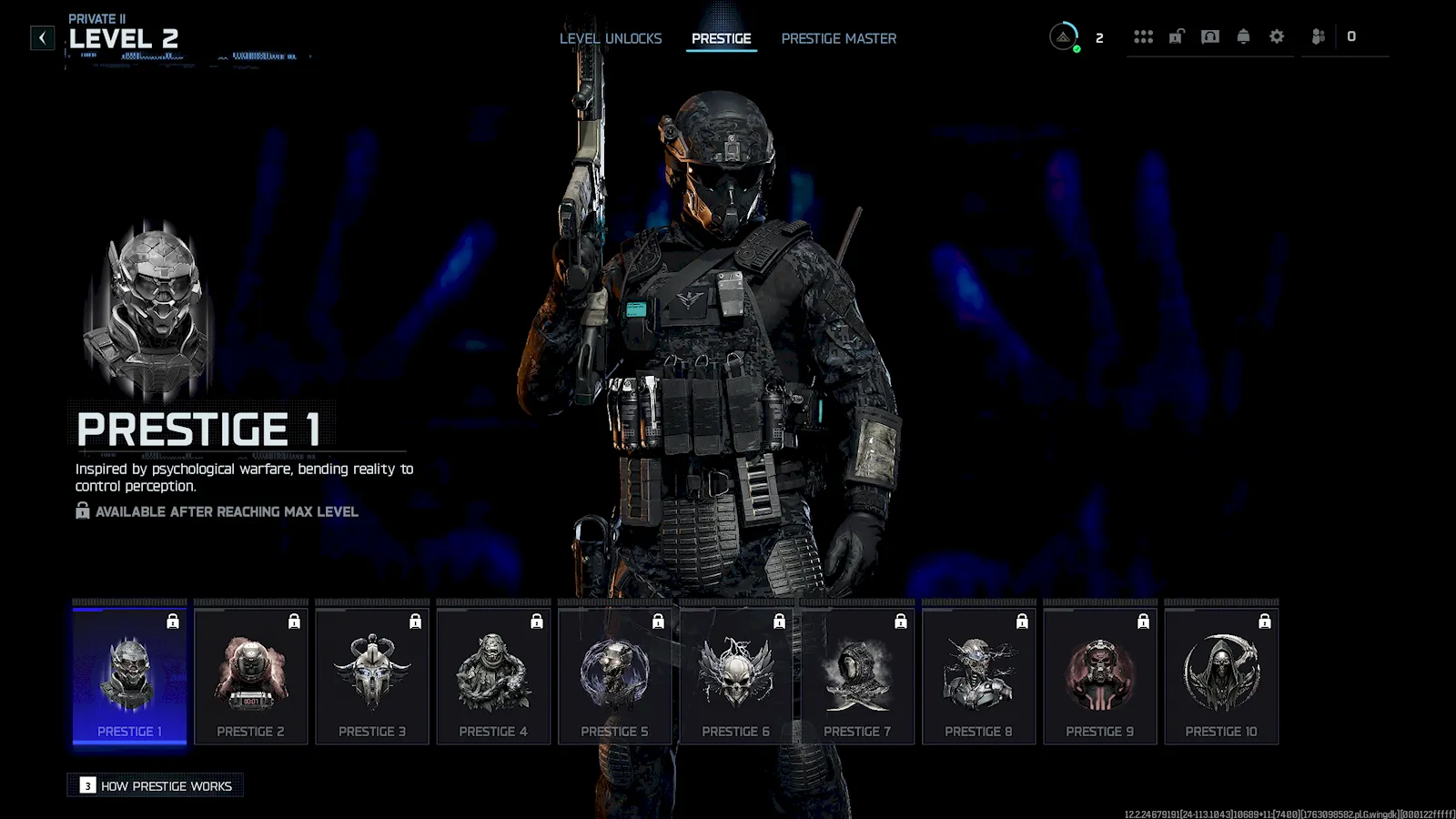Screen dimensions: 1456x819
Task: Show notifications via the bell icon
Action: 1243,36
